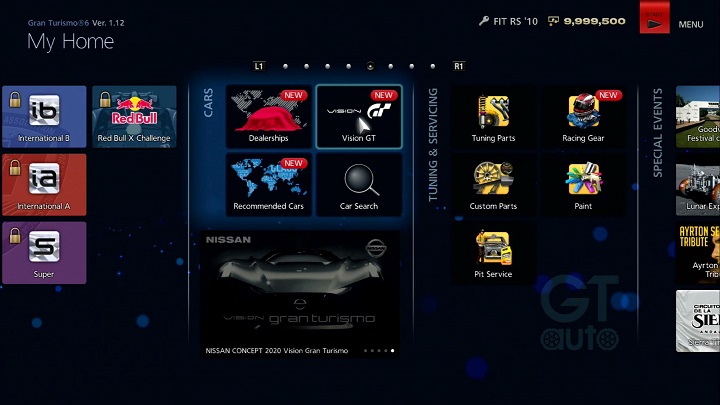Screen dimensions: 720x405
Task: Open the Goodwood Festival special event
Action: [699, 116]
